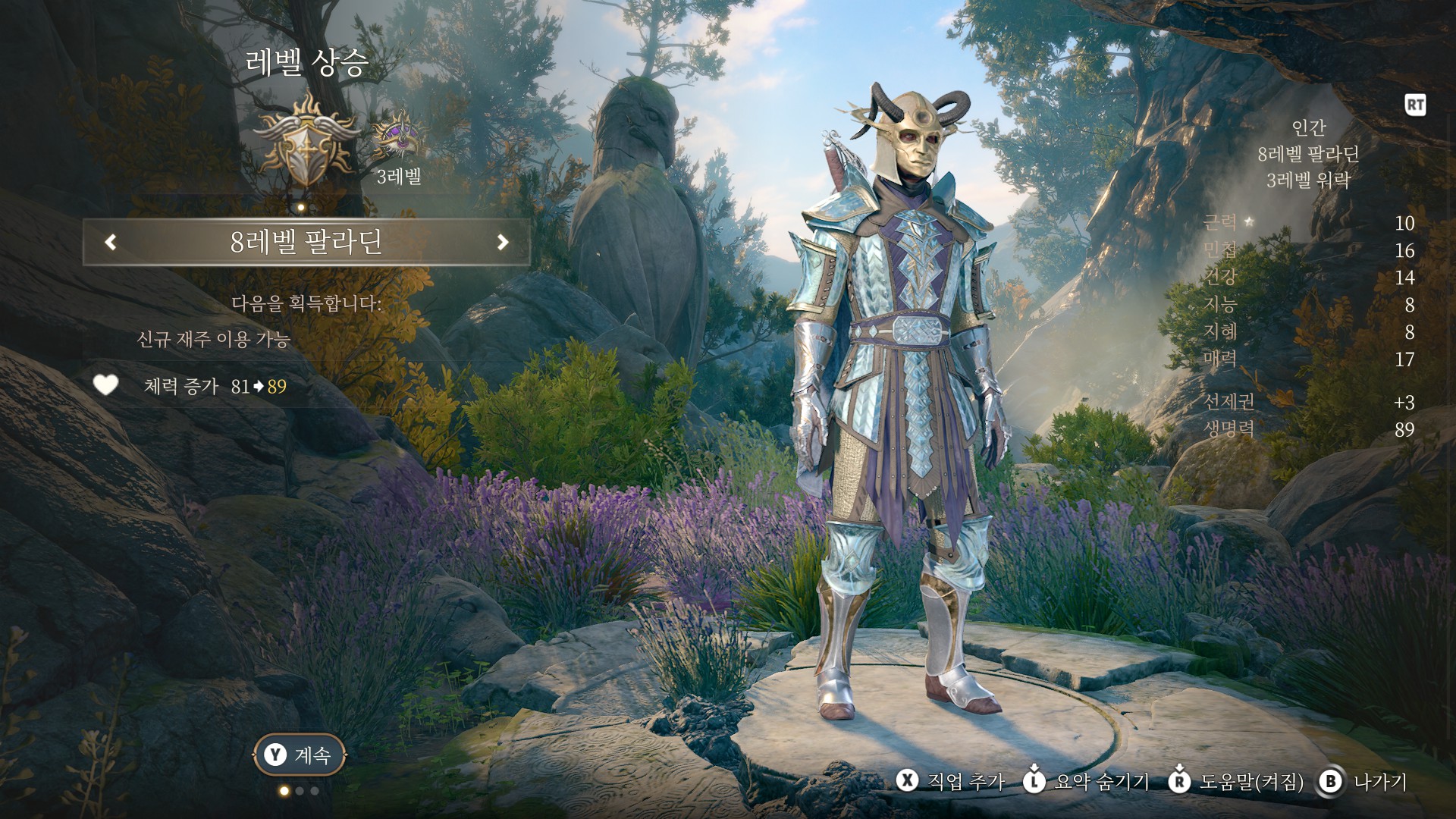Screen dimensions: 1456x819
Task: Select the level 3 Warlock class icon
Action: tap(397, 136)
